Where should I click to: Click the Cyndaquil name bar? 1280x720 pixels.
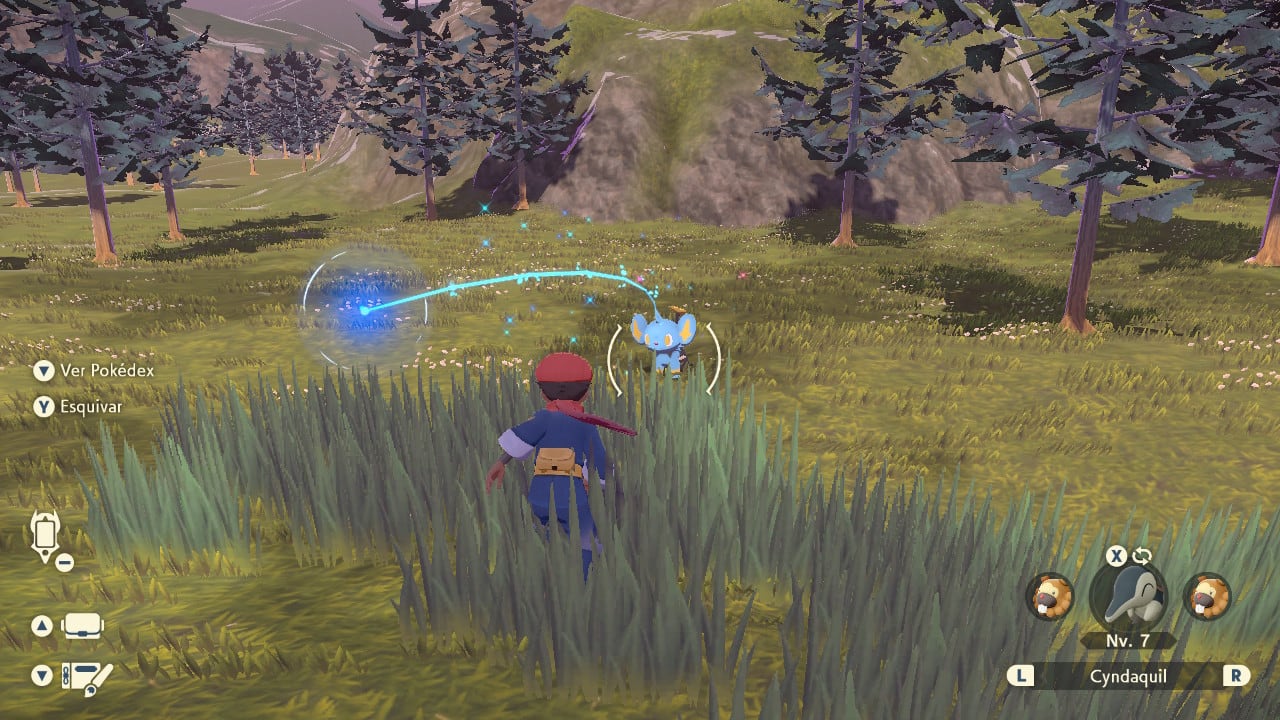(1128, 676)
